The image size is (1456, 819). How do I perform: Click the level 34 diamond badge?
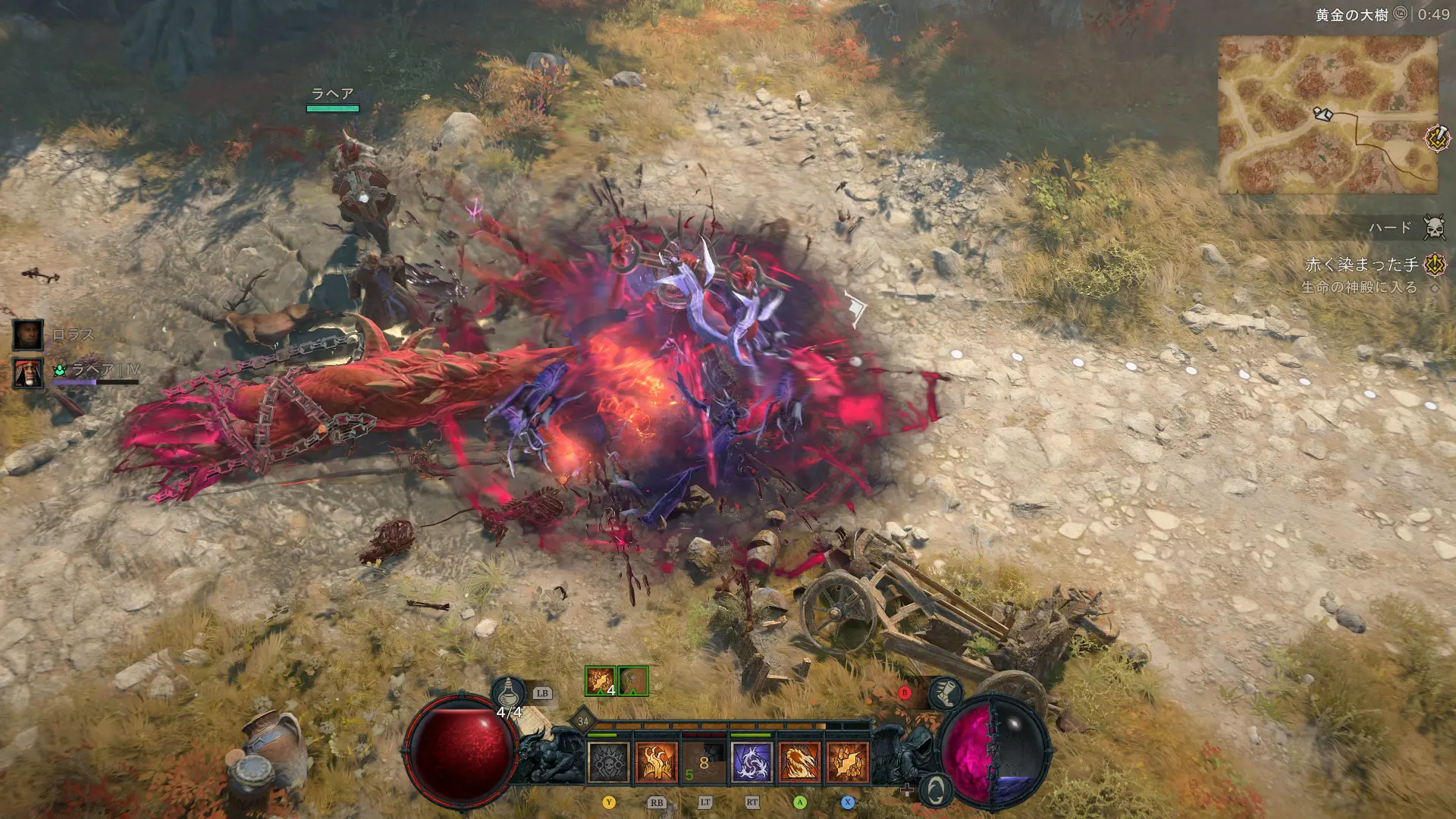coord(582,720)
